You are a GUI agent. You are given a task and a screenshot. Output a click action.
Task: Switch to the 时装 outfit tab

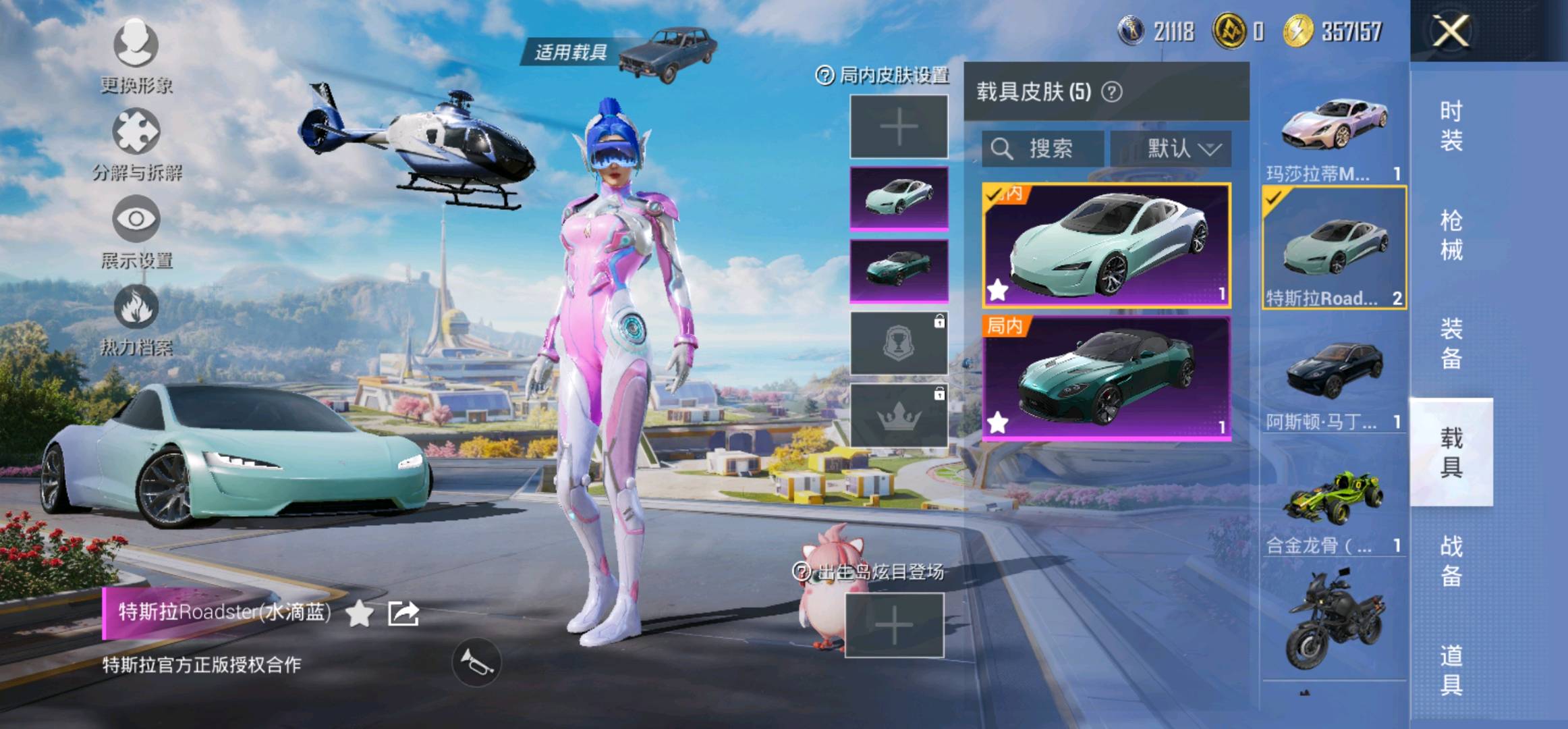tap(1451, 126)
